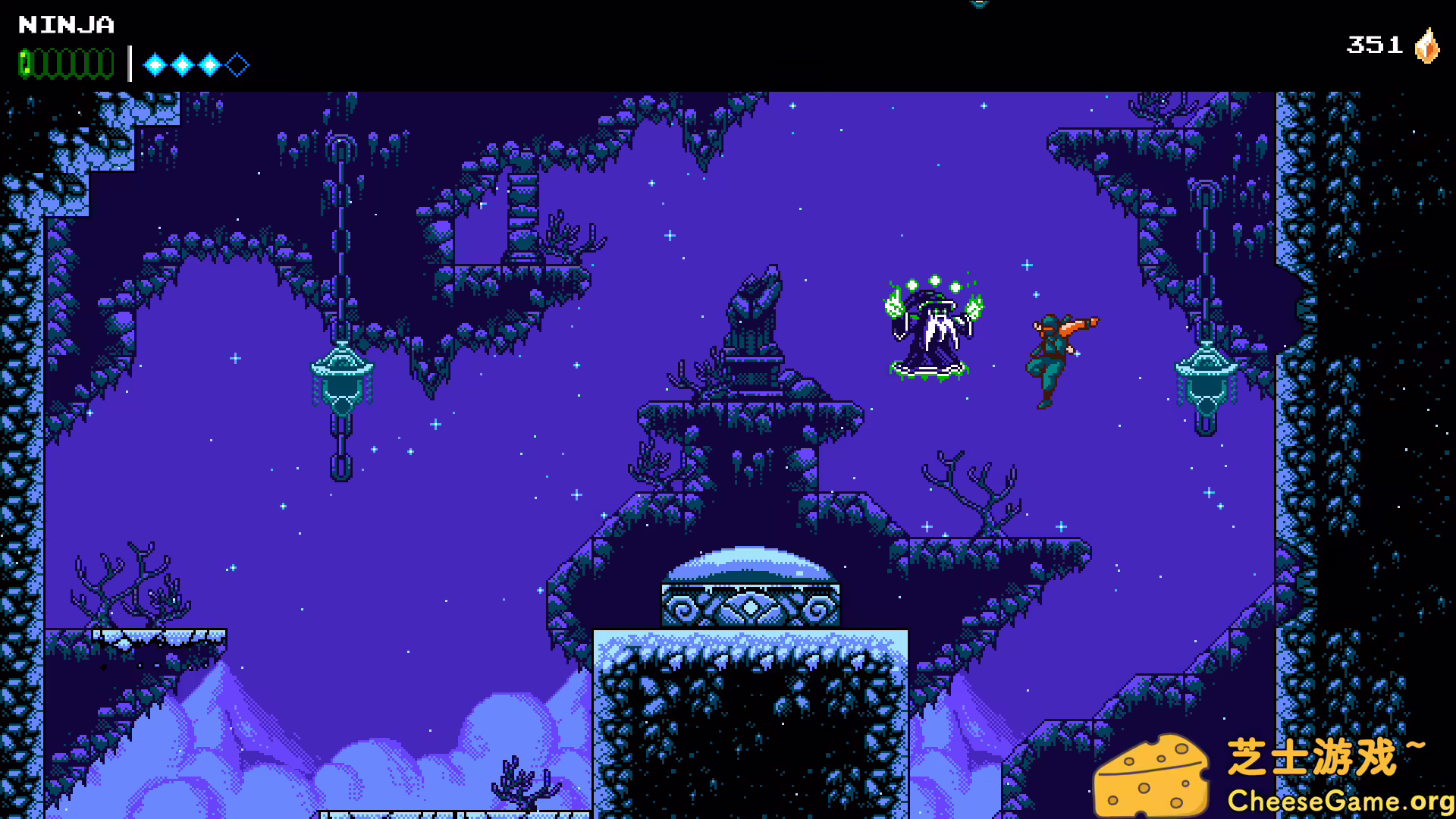Toggle the middle health bar segment

64,62
